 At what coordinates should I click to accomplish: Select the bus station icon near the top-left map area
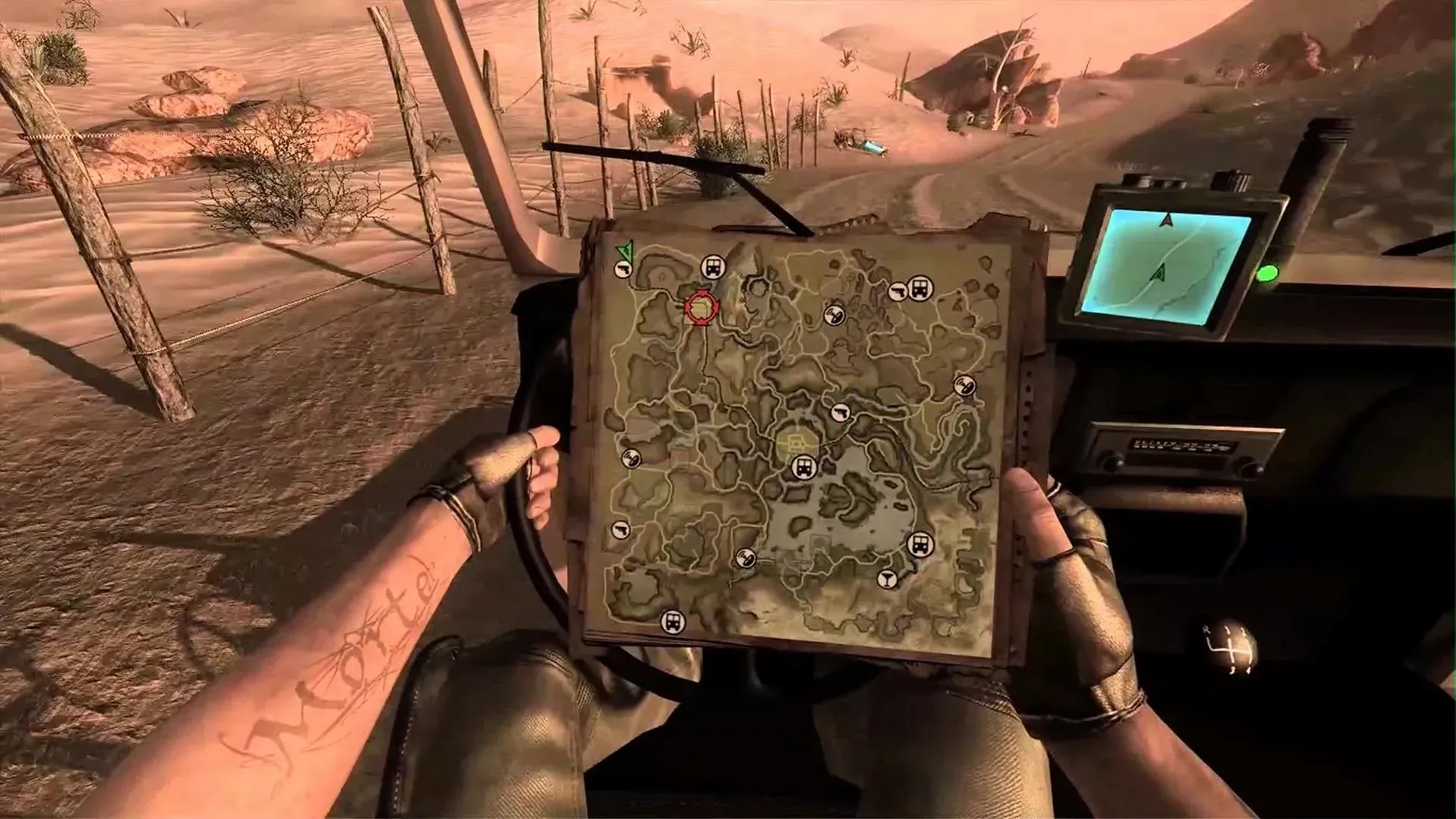[711, 266]
